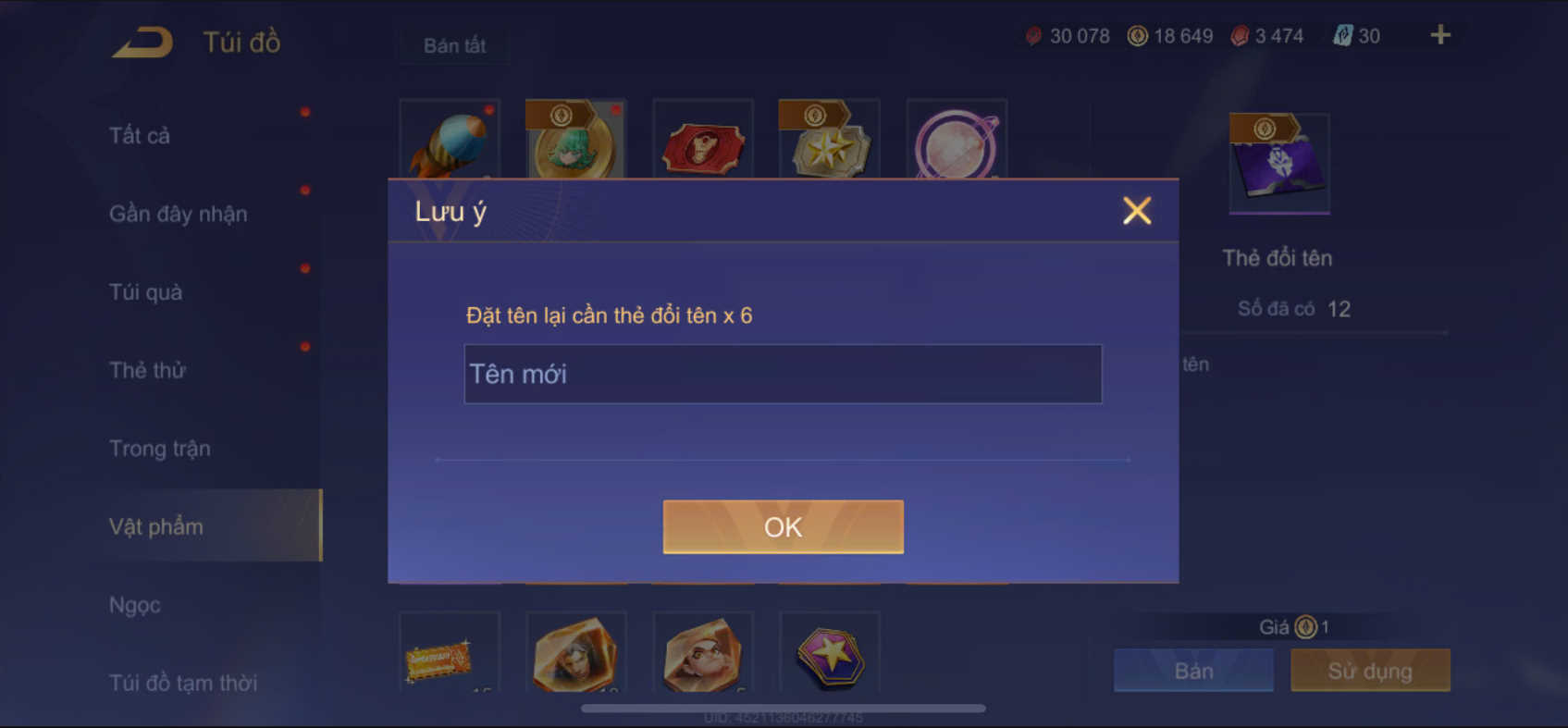Click the Bán button
This screenshot has width=1568, height=728.
pos(1193,671)
